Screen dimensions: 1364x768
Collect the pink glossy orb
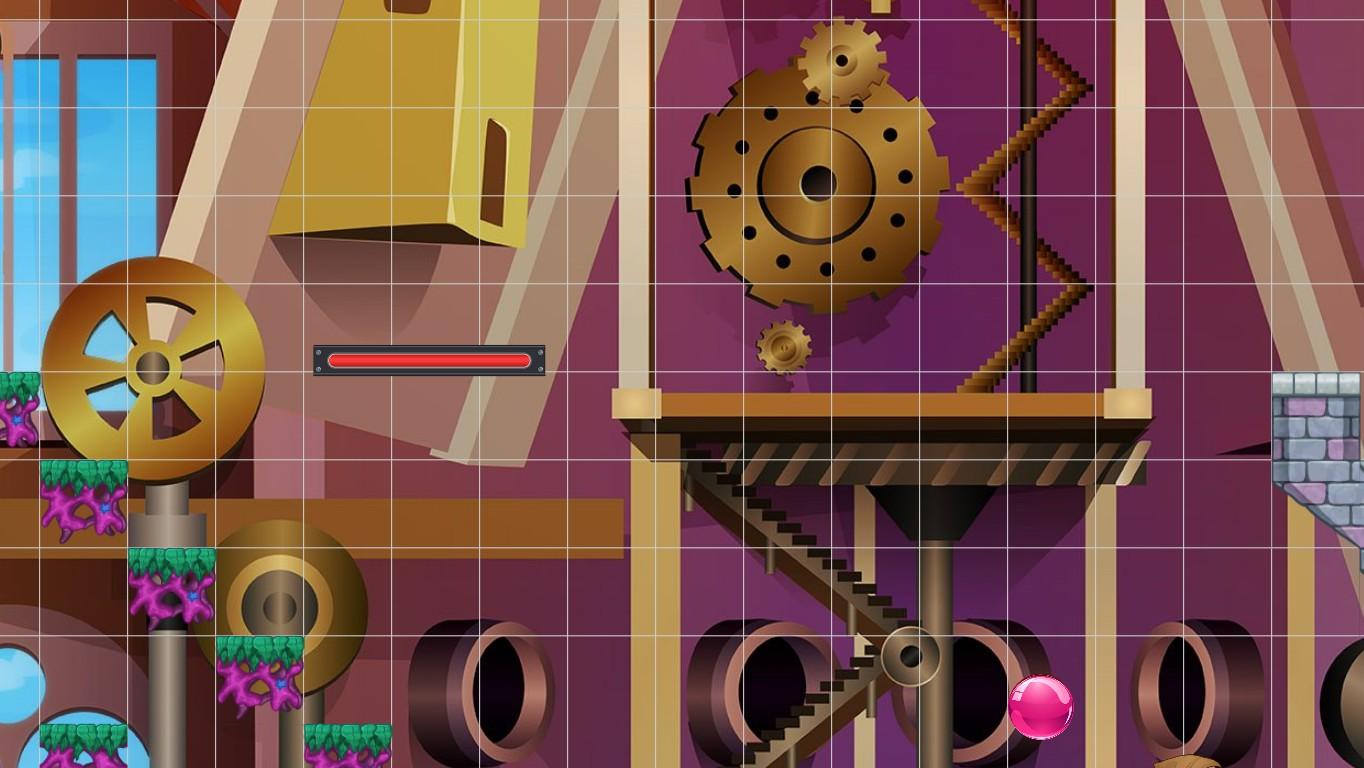(1040, 706)
